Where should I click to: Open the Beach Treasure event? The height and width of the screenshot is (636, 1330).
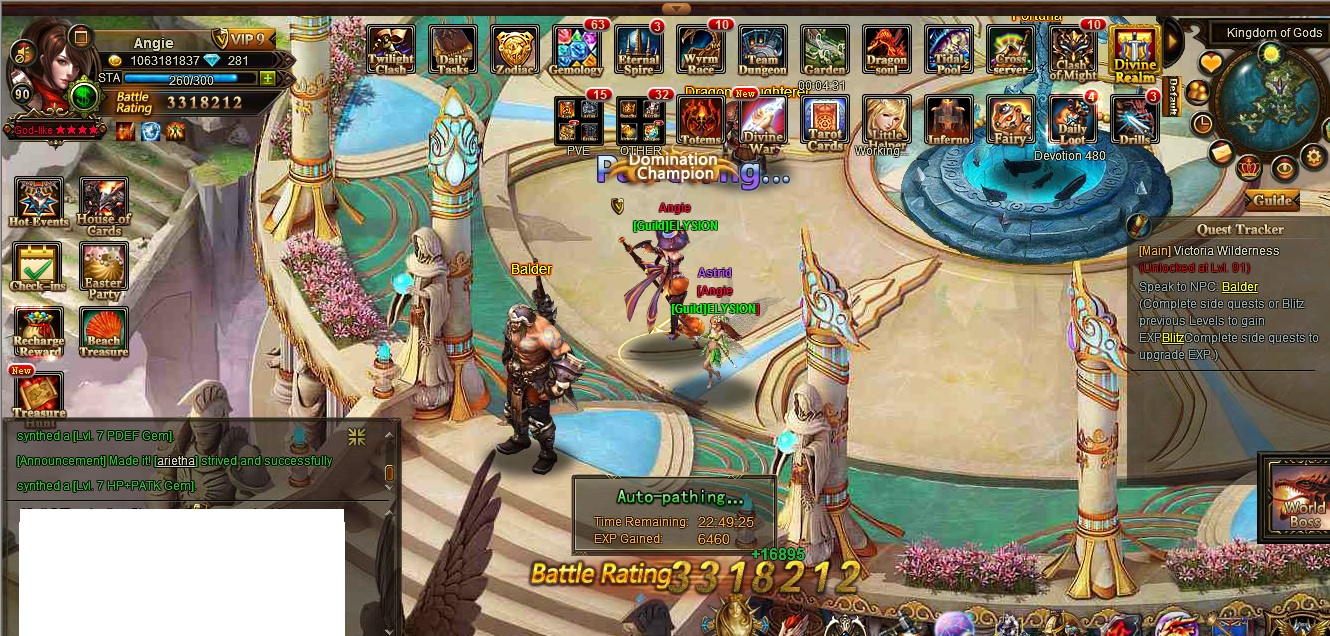[104, 331]
